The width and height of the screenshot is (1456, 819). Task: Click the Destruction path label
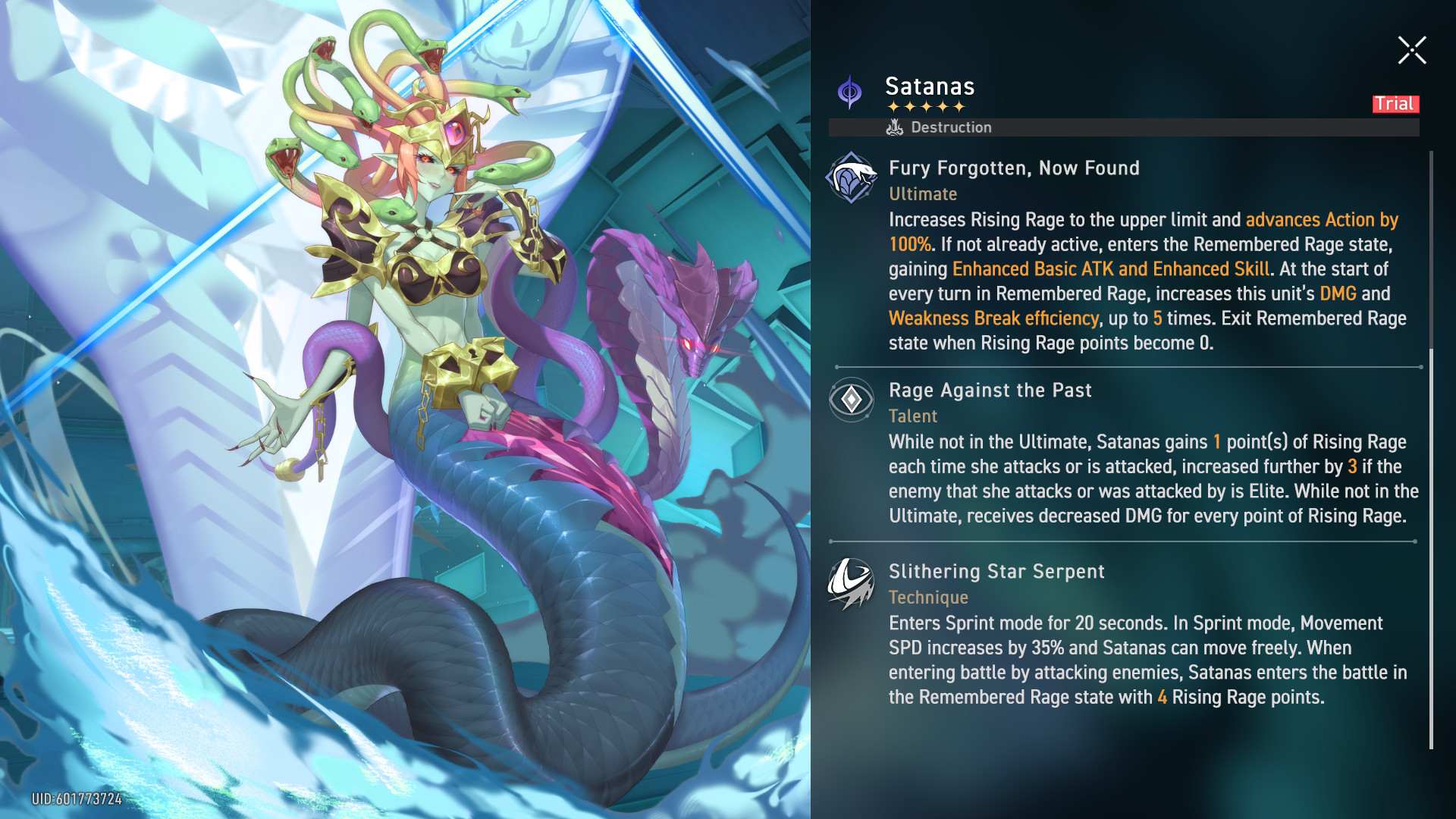(950, 127)
